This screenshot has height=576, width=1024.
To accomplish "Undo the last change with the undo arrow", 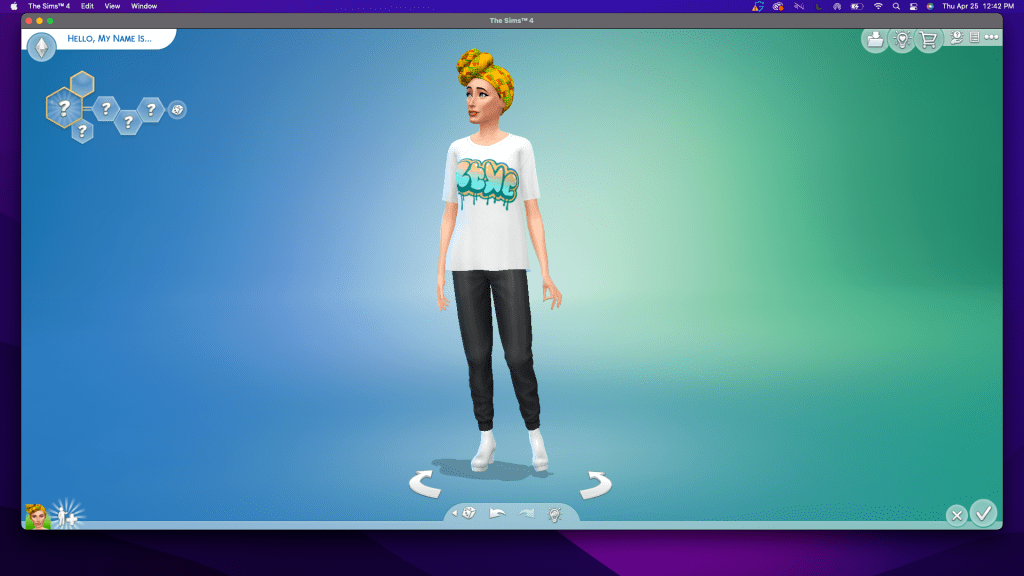I will 497,513.
